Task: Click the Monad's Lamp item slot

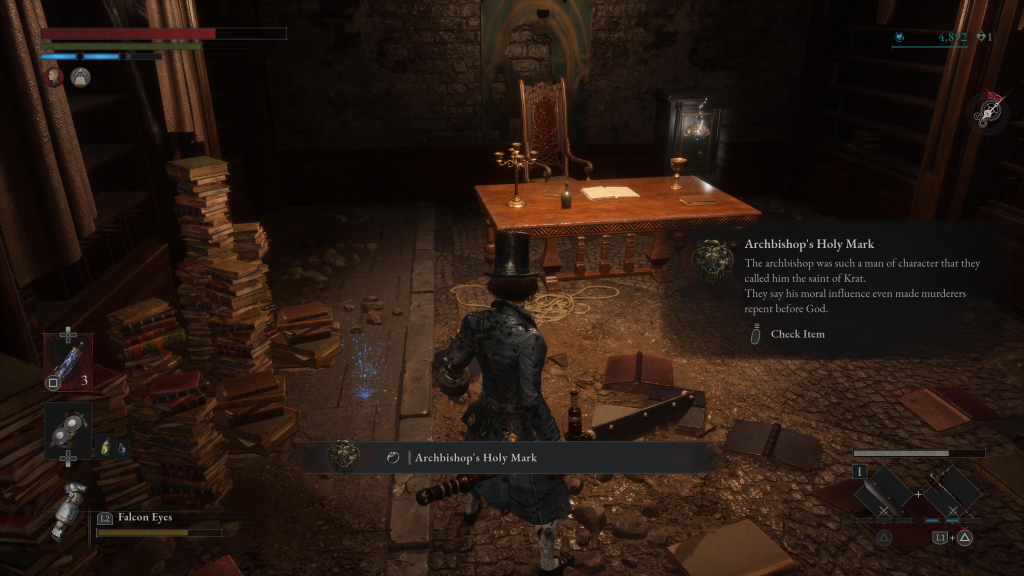Action: 68,430
